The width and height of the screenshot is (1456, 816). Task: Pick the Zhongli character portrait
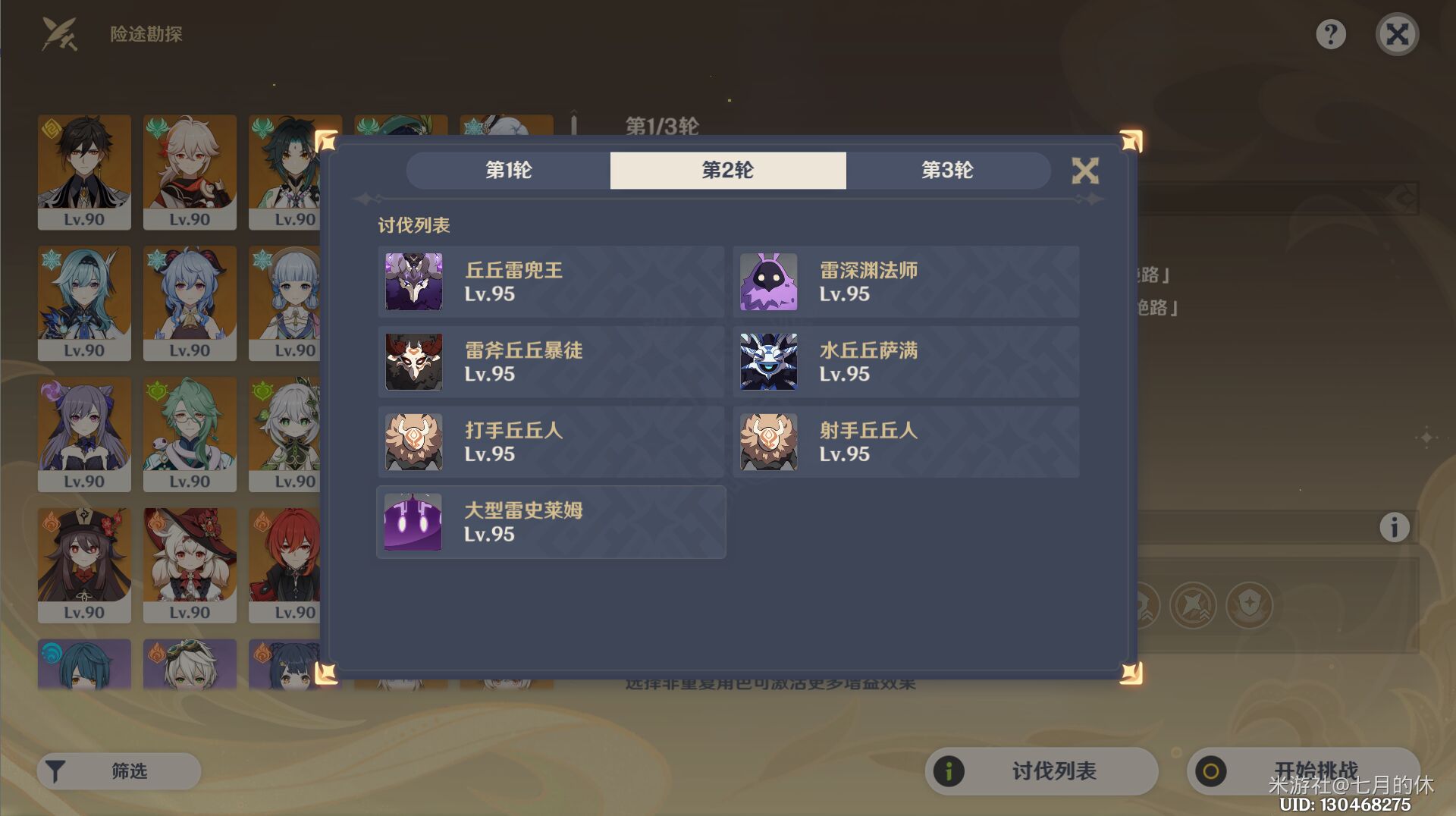[84, 173]
